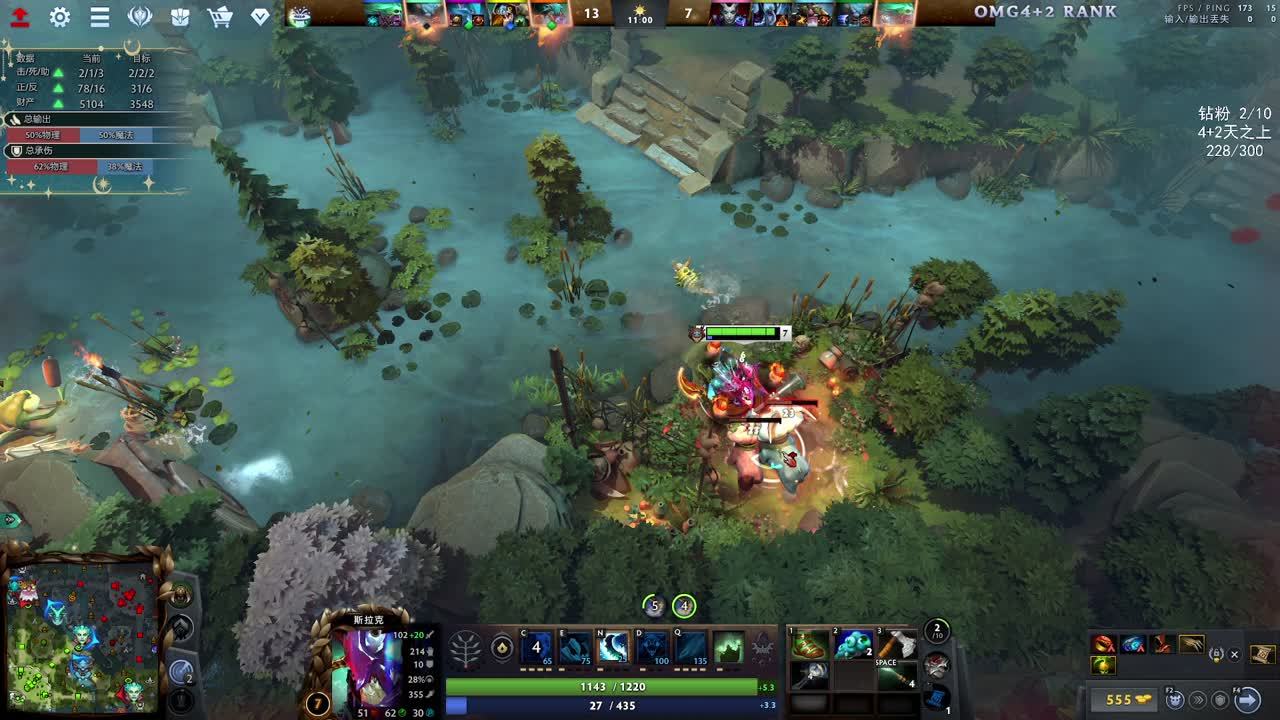Select the axe item slot
The image size is (1280, 720).
click(x=896, y=645)
